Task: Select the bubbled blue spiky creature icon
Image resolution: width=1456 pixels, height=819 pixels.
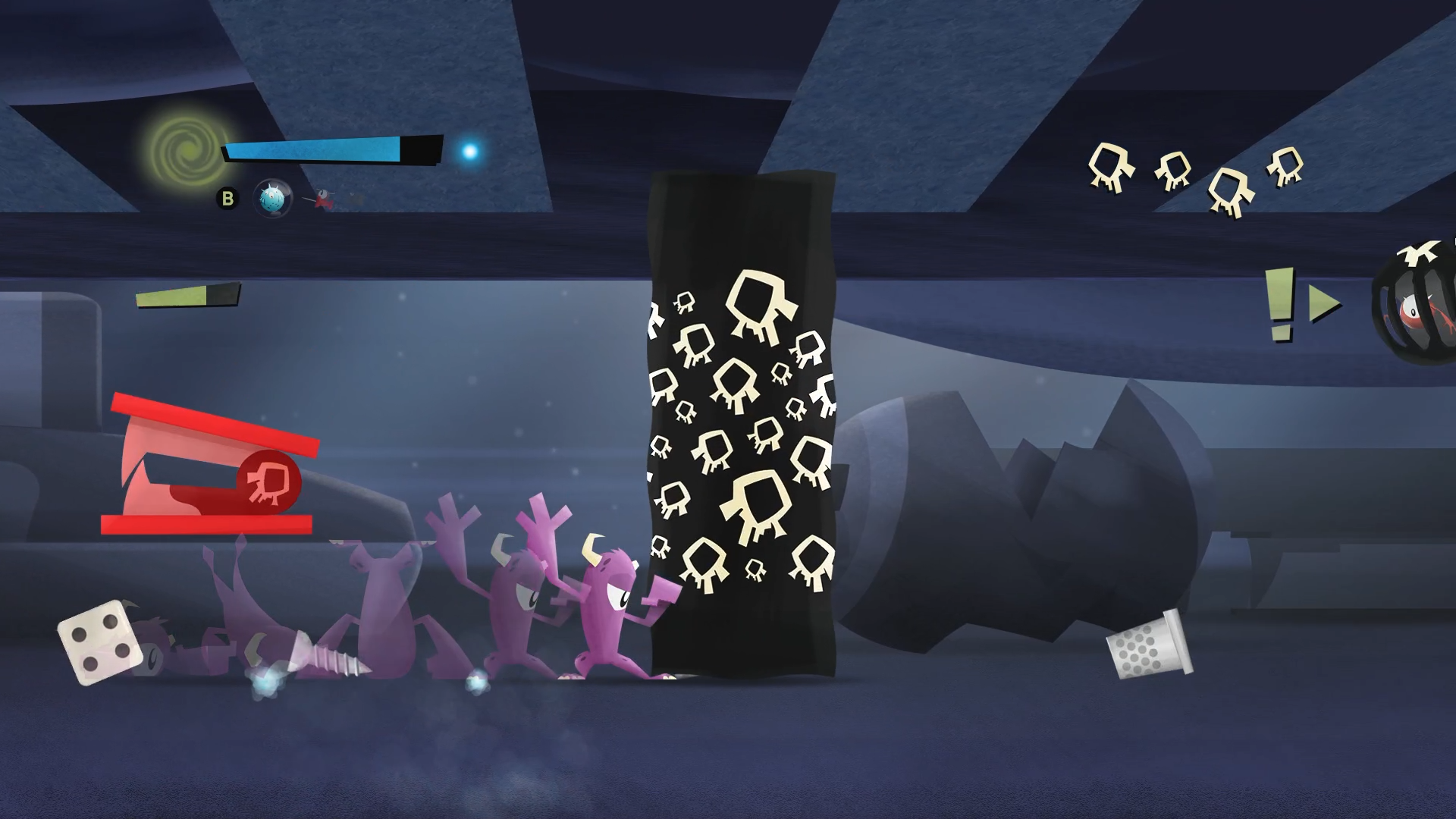Action: (272, 199)
